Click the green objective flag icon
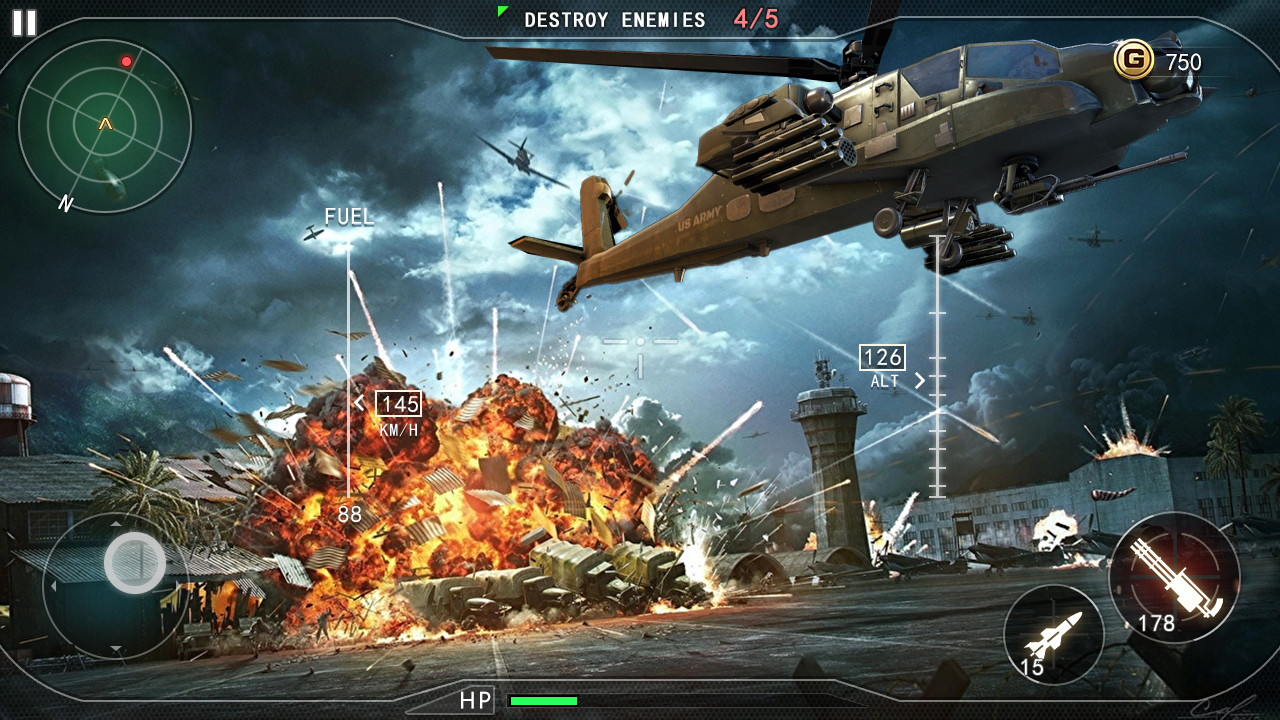This screenshot has height=720, width=1280. coord(500,12)
